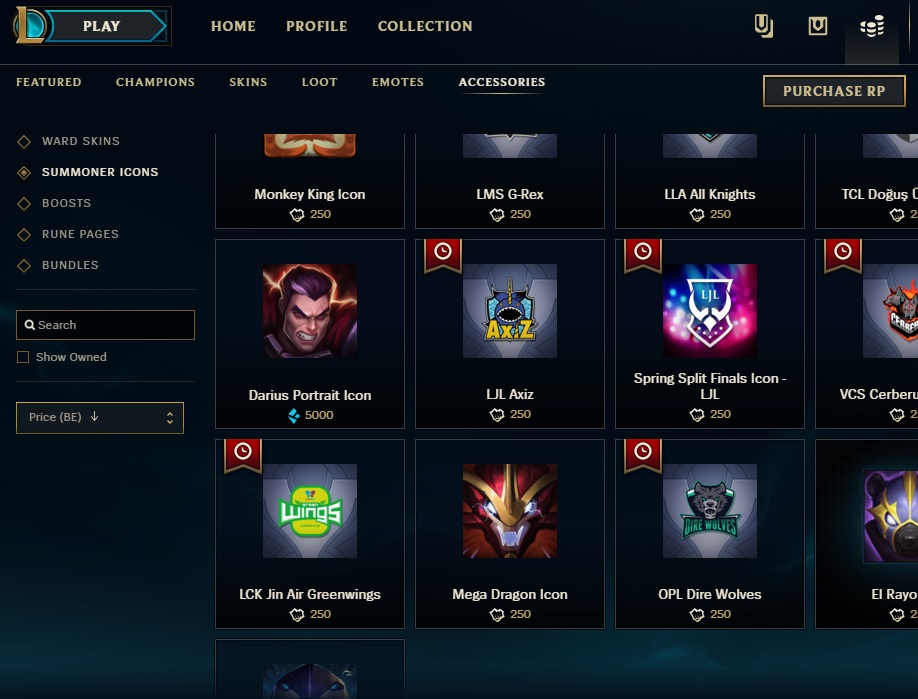Select the Darius Portrait Icon

310,333
